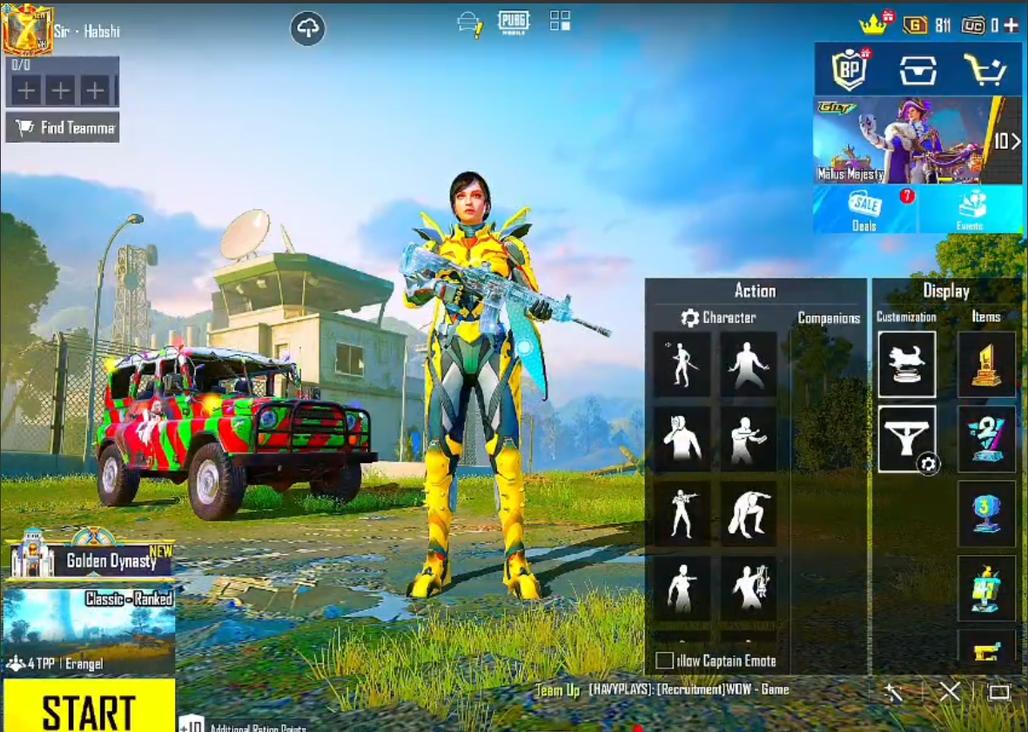
Task: Open Sir Habshi player profile avatar
Action: click(x=28, y=28)
